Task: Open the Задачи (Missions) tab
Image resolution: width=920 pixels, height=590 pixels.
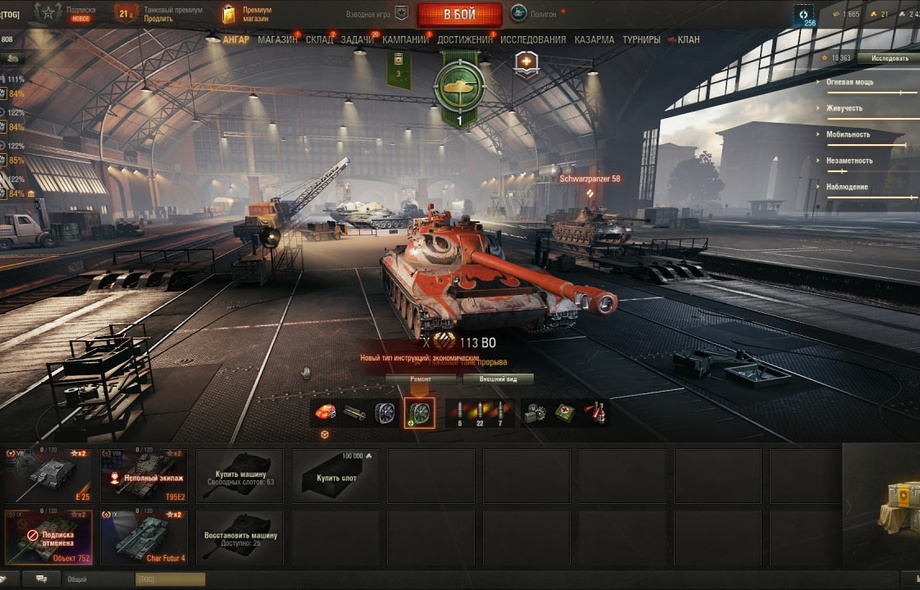Action: (357, 40)
